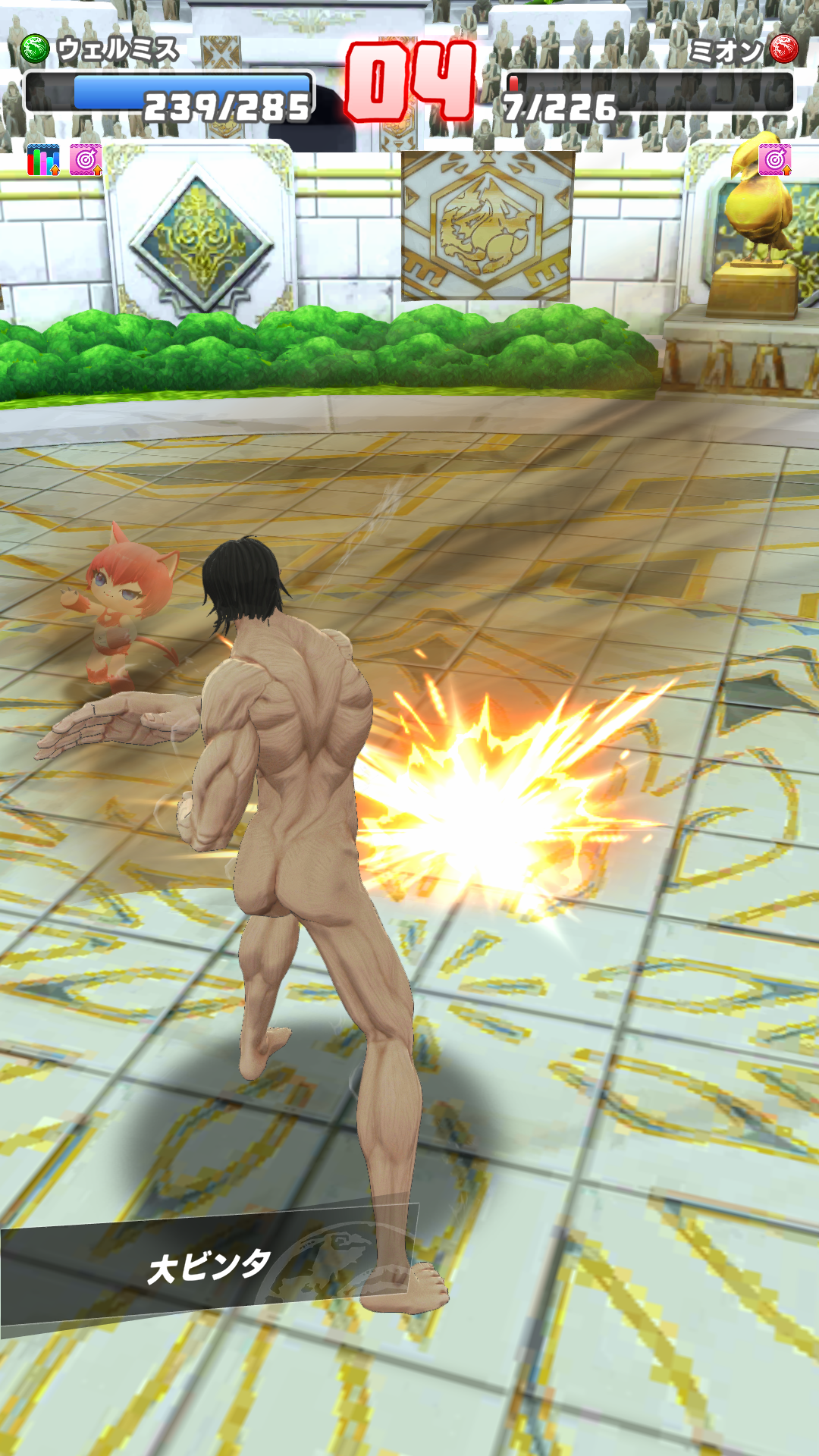Screen dimensions: 819x1456
Task: Tap ミオン's pink target buff icon
Action: 774,160
